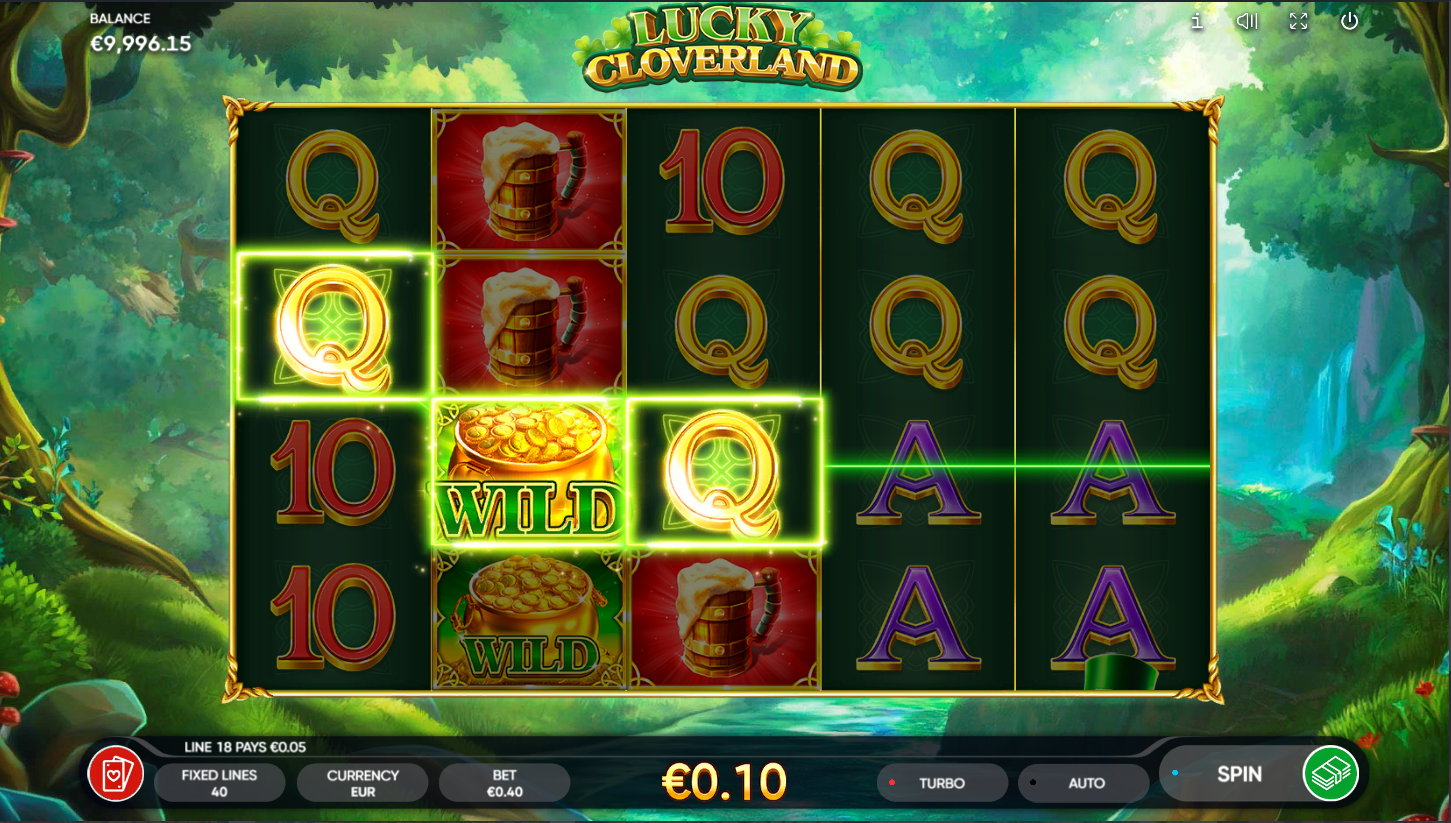Image resolution: width=1451 pixels, height=823 pixels.
Task: Click the green cash stack icon
Action: (1330, 774)
